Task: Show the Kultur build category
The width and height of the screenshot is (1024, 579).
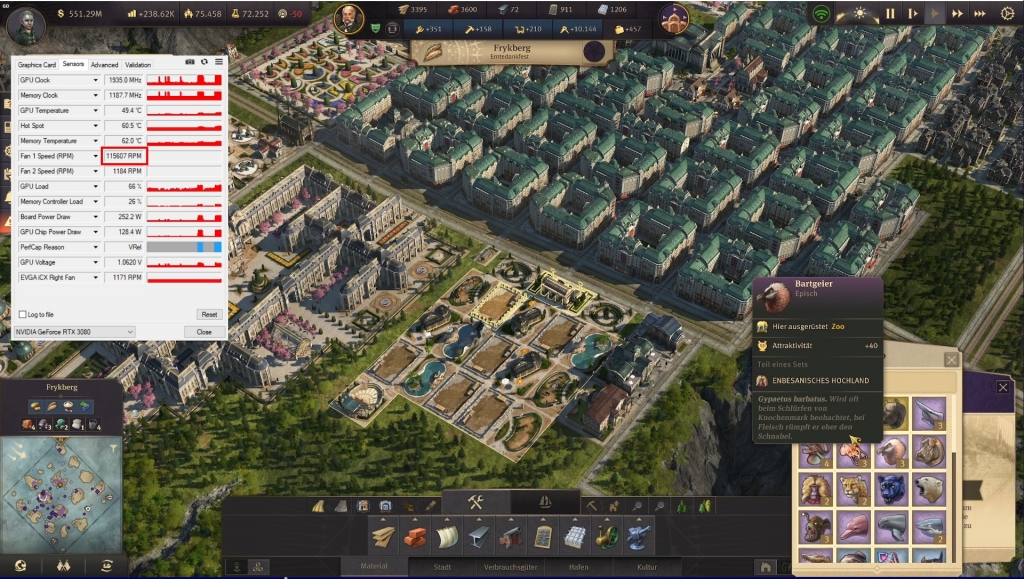Action: point(647,567)
